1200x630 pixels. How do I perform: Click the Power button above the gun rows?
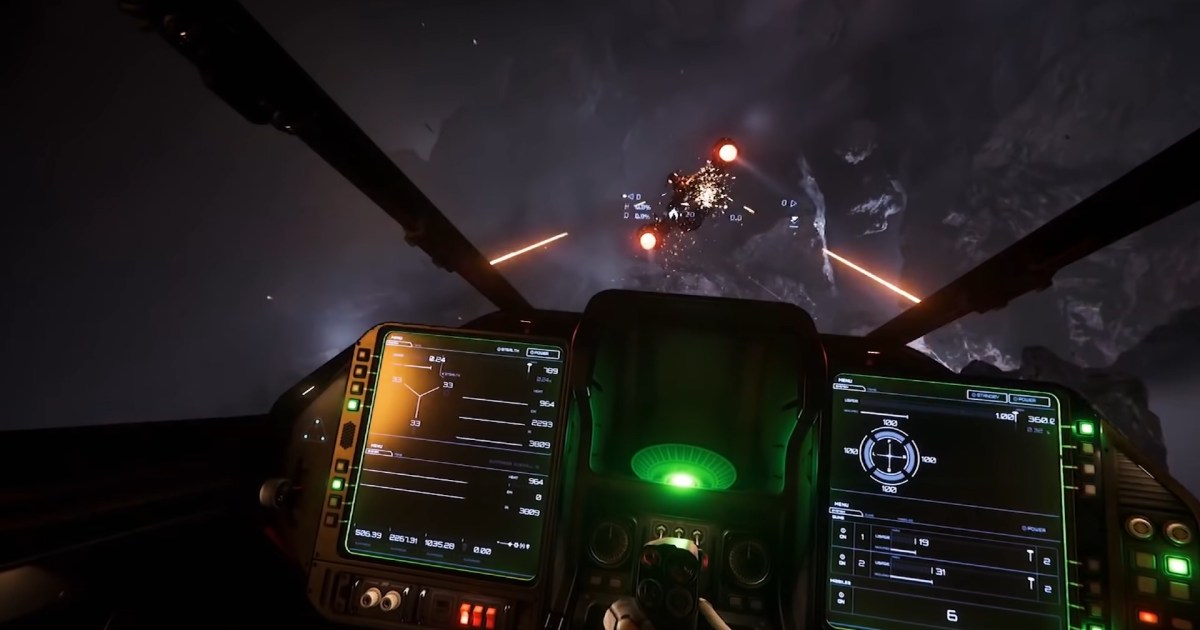(x=1037, y=528)
